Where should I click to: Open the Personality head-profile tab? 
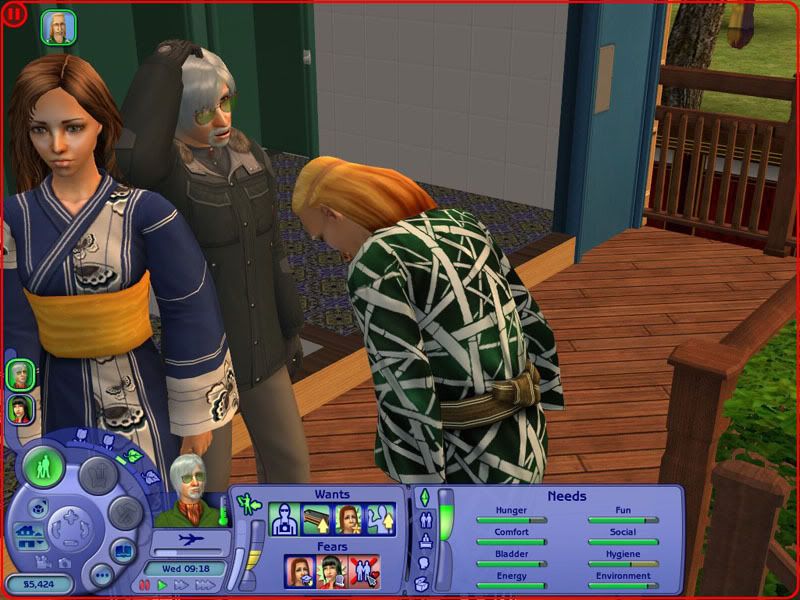coord(423,563)
